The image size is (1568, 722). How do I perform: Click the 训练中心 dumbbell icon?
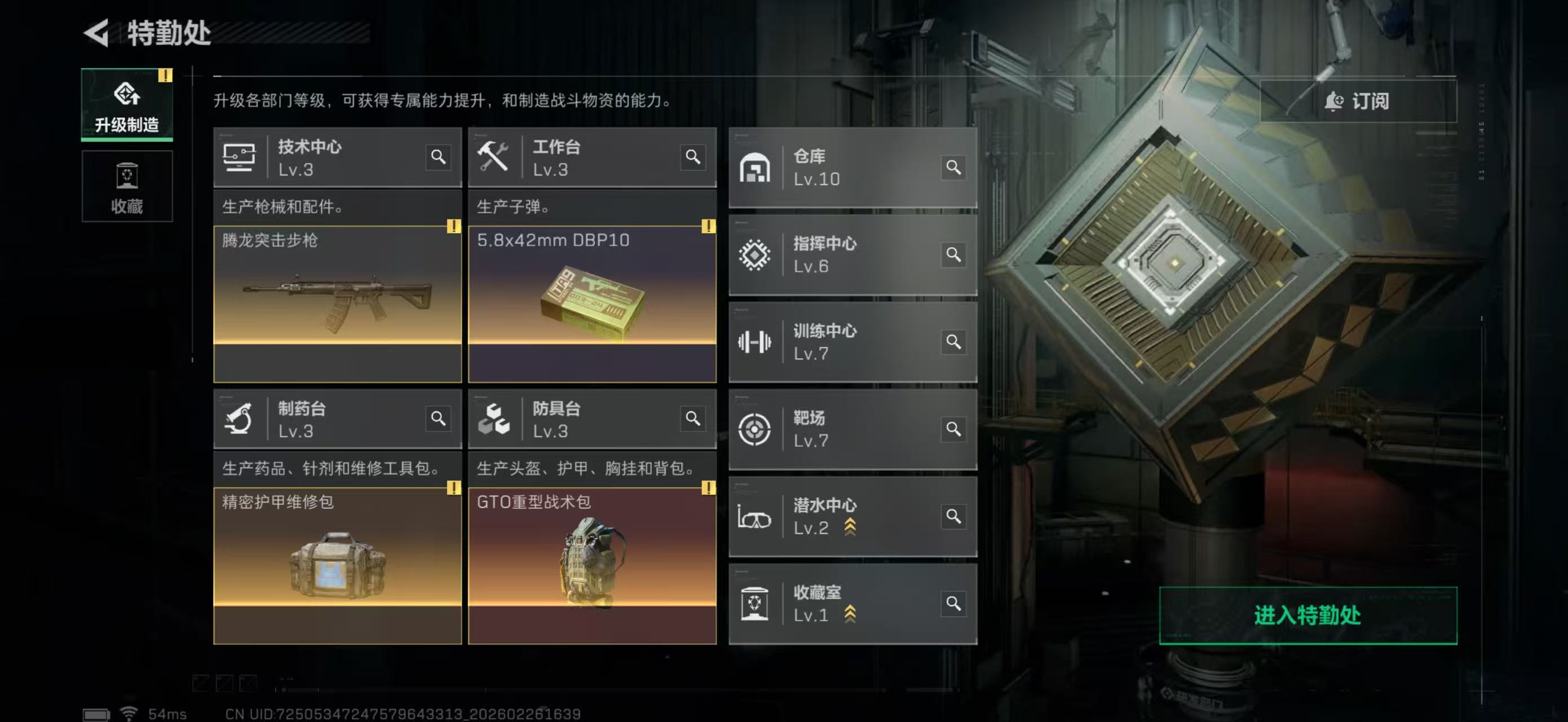755,341
